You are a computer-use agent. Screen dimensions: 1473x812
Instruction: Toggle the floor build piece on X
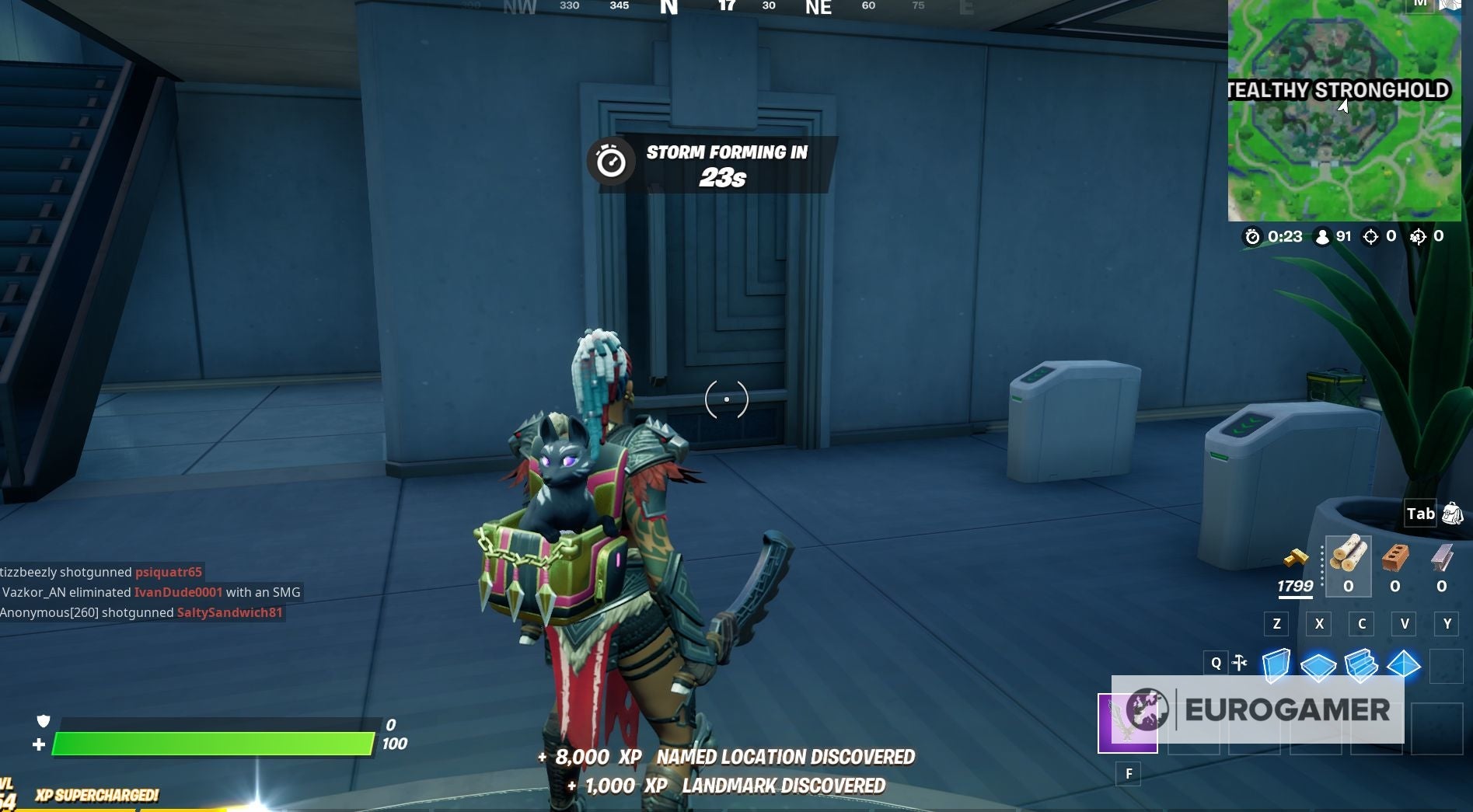click(1319, 665)
